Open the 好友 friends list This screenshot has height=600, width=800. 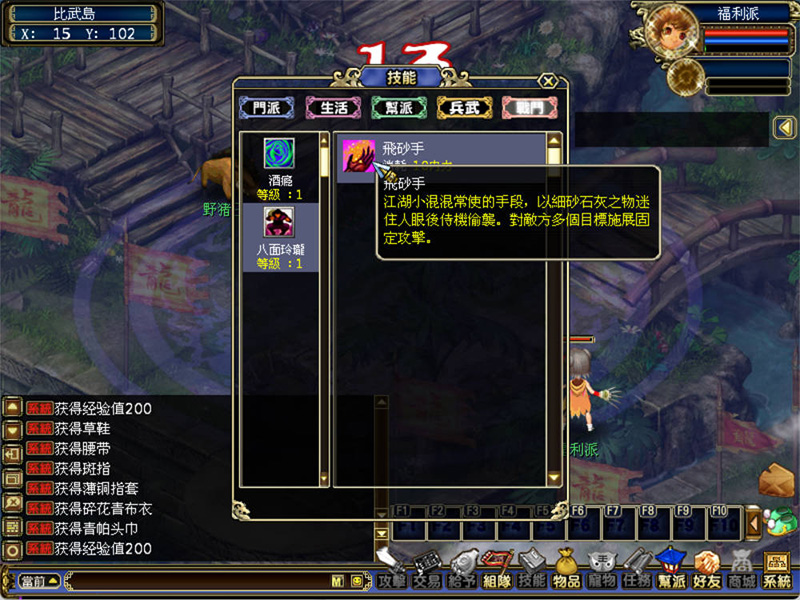coord(707,580)
